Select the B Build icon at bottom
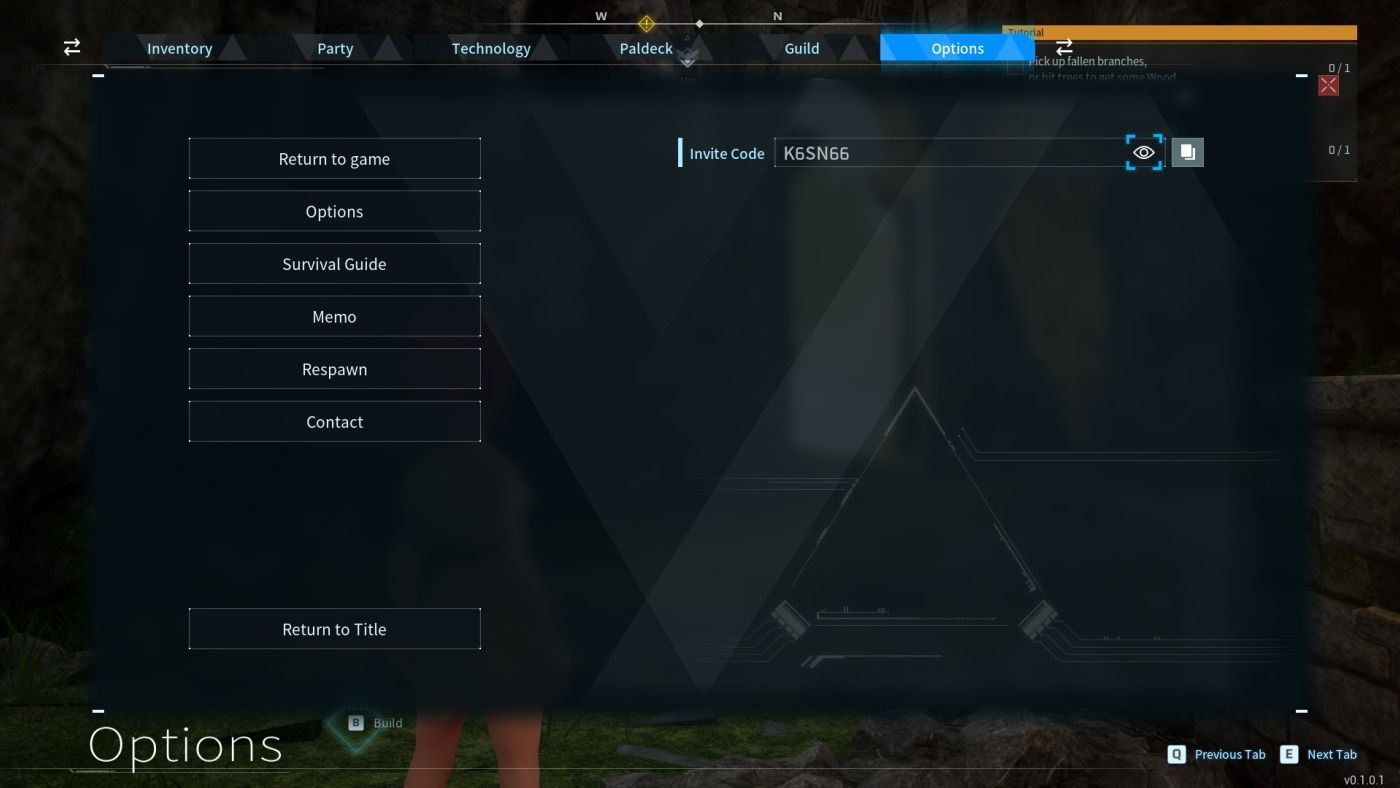The height and width of the screenshot is (788, 1400). [x=355, y=722]
